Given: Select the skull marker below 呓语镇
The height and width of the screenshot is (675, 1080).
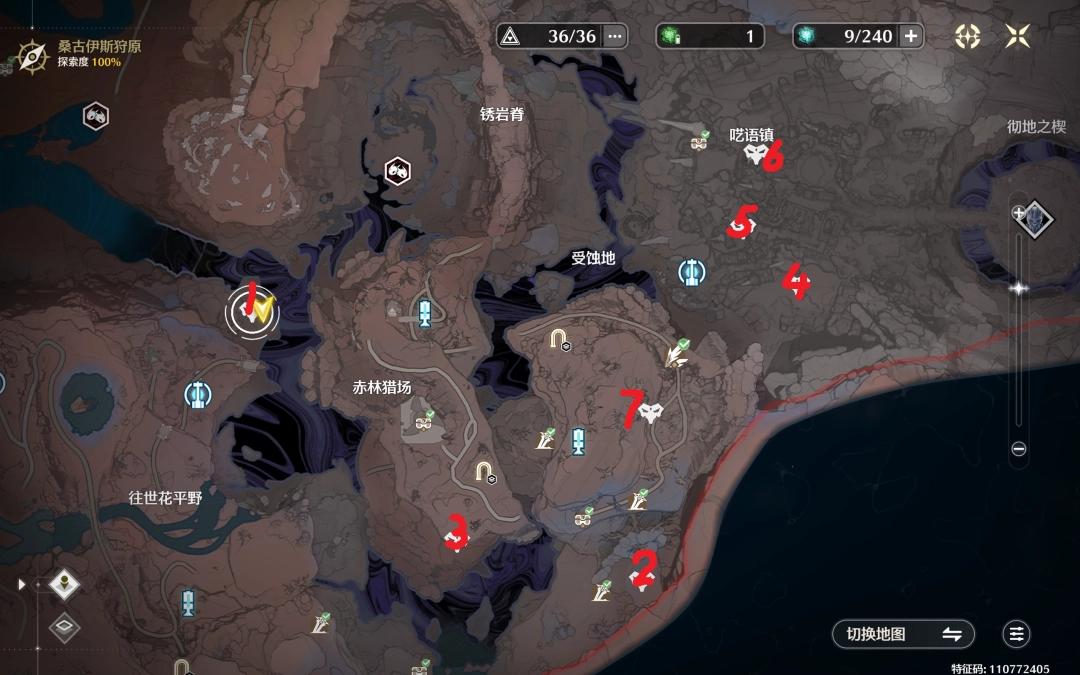Looking at the screenshot, I should [x=756, y=155].
